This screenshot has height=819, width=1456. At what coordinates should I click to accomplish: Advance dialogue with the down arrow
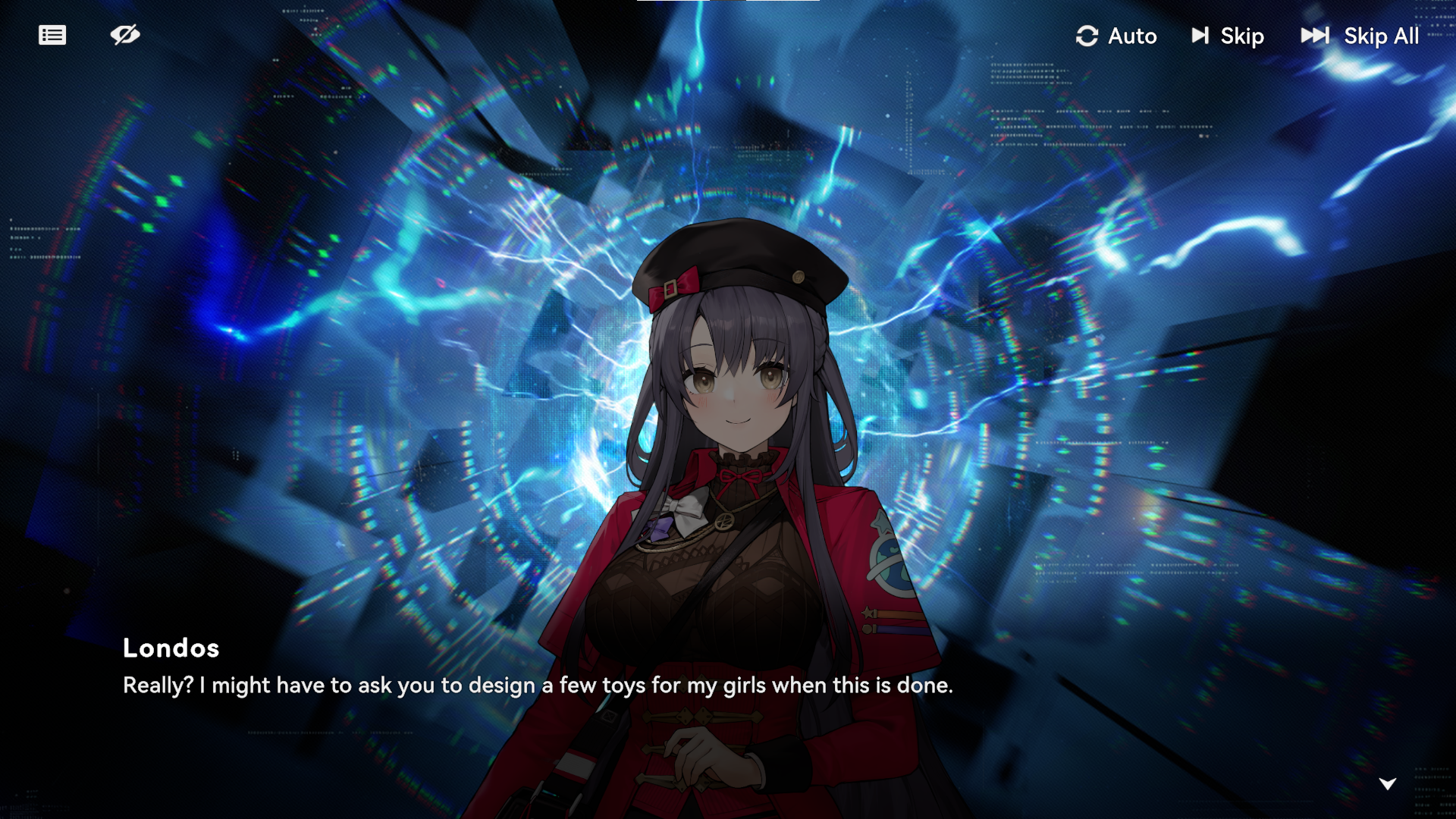click(x=1387, y=783)
